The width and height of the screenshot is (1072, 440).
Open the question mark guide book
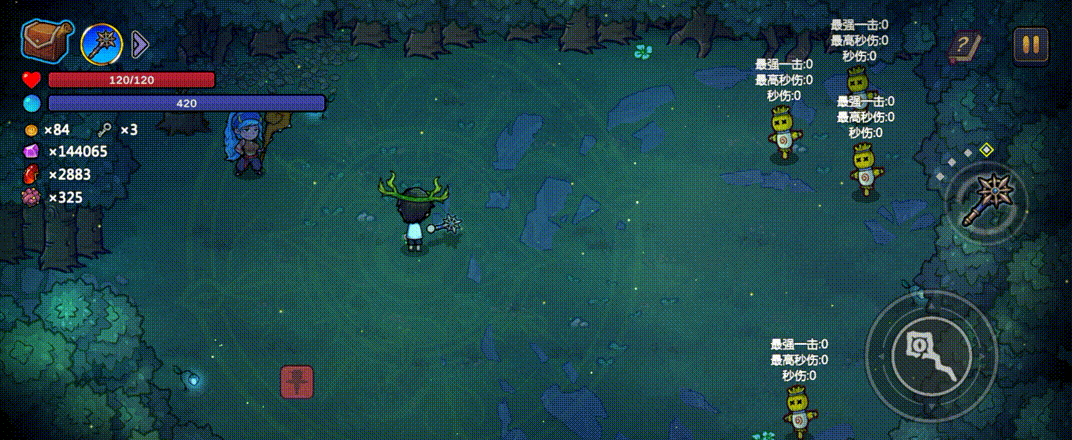click(x=965, y=46)
